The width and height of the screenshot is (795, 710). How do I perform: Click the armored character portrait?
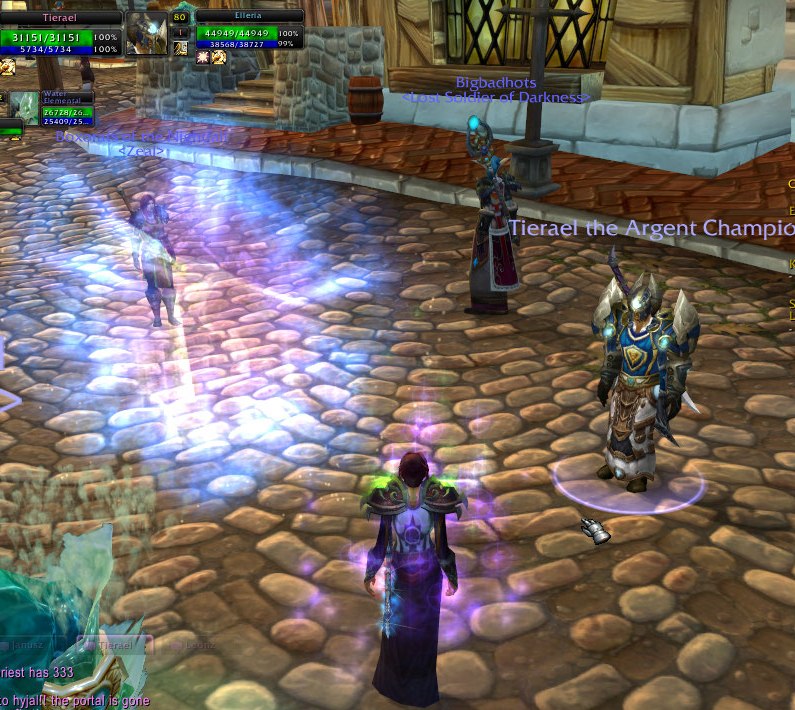pyautogui.click(x=146, y=33)
